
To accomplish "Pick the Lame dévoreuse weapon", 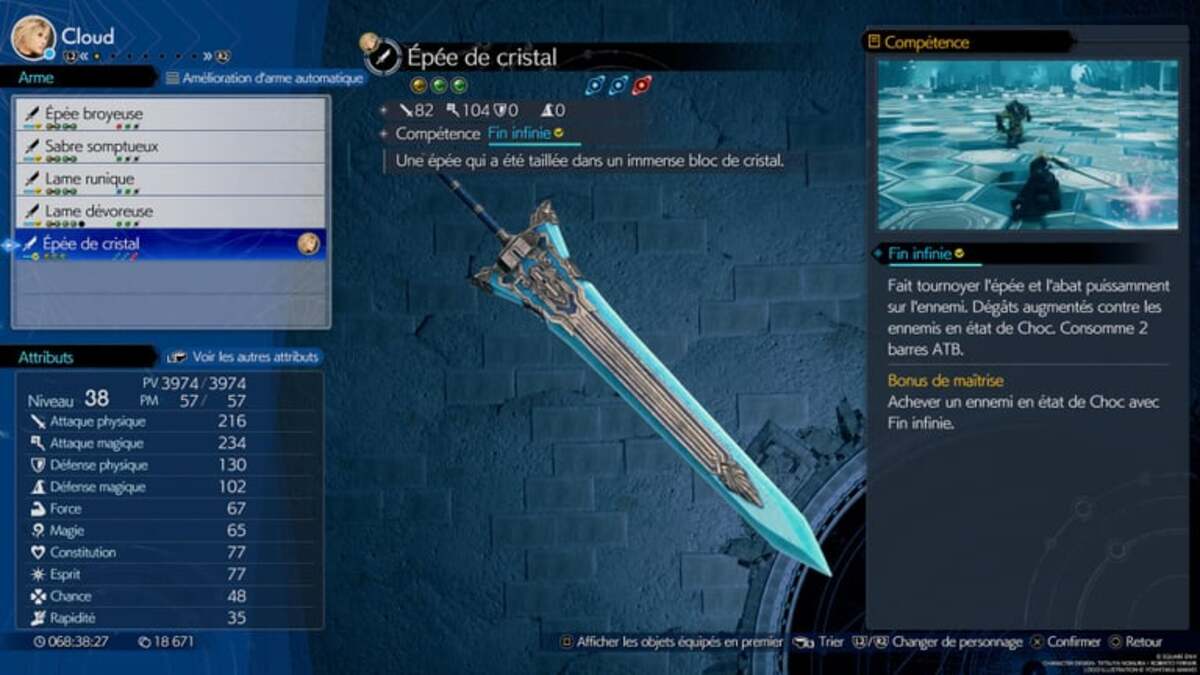I will coord(170,212).
